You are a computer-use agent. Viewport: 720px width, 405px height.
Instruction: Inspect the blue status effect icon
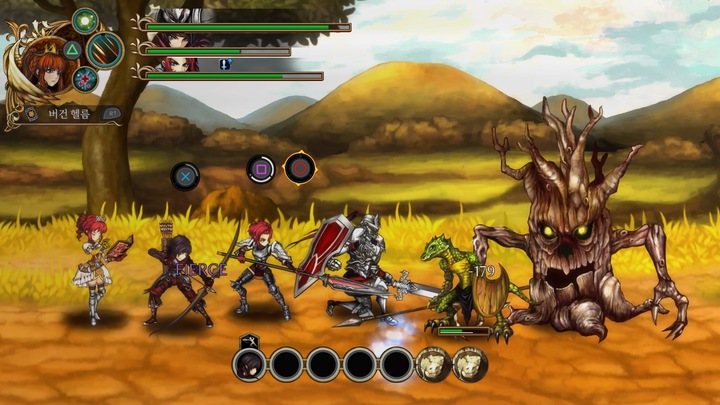click(x=225, y=64)
